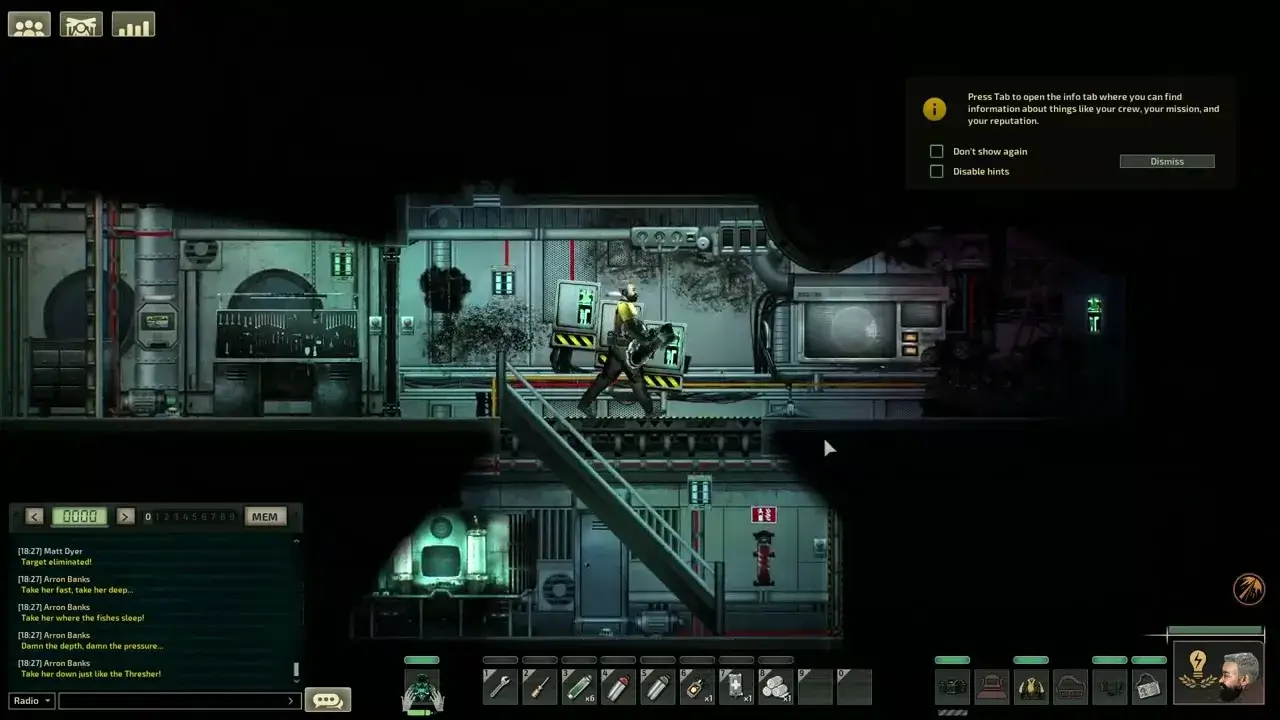Open the chat bubble message menu

328,699
